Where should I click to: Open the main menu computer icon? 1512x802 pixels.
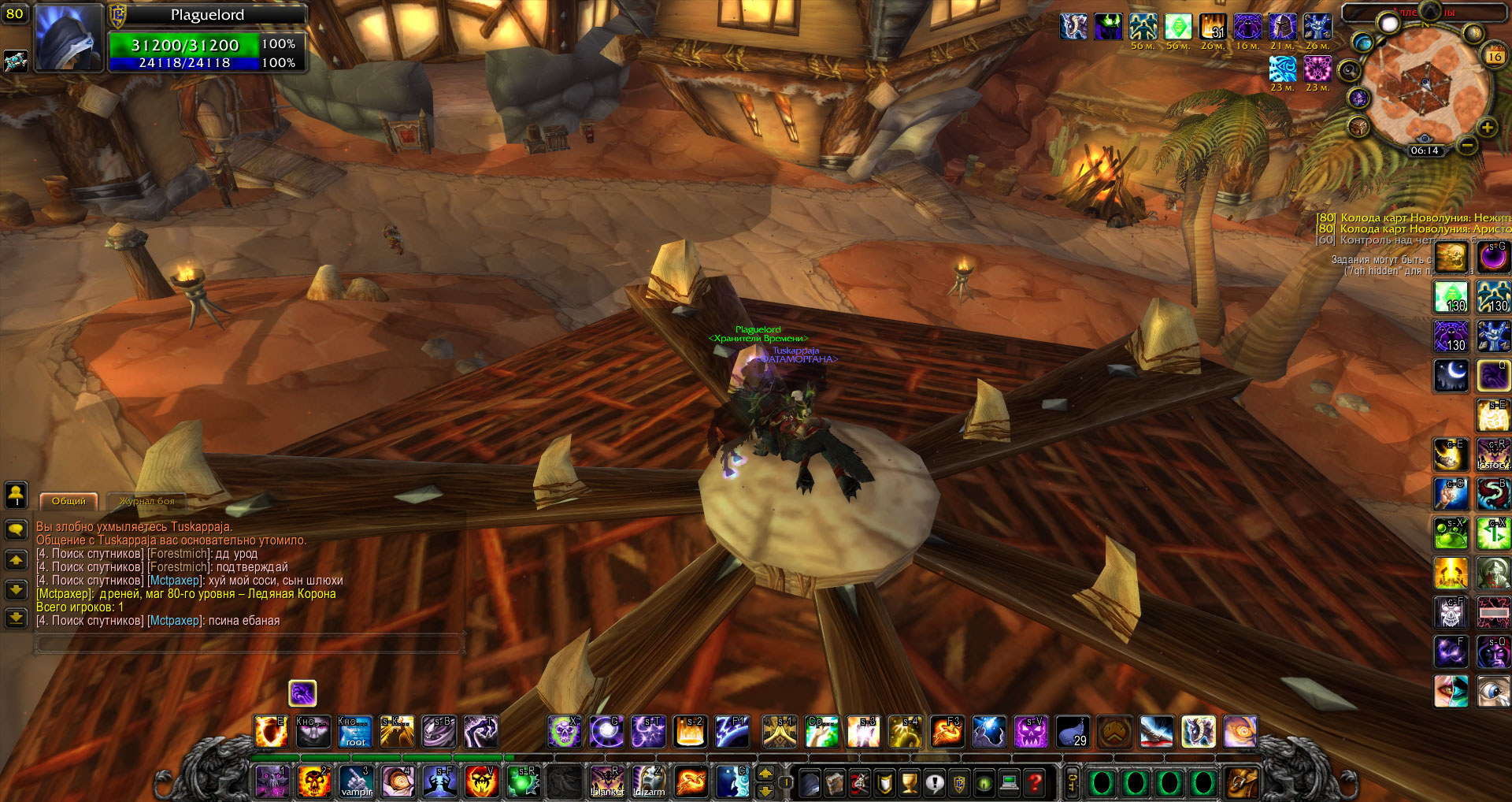[x=1010, y=782]
